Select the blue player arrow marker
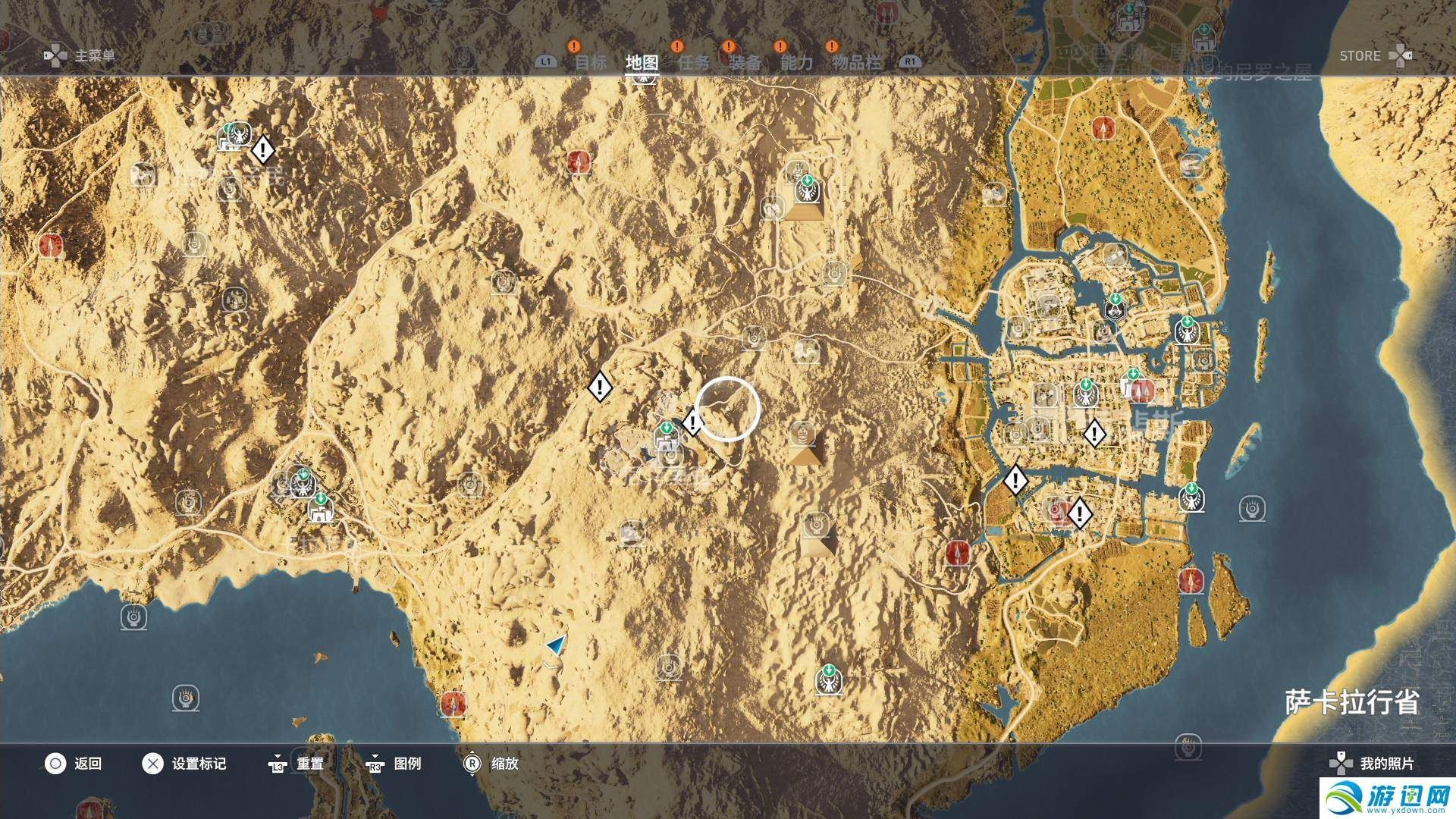 point(556,645)
